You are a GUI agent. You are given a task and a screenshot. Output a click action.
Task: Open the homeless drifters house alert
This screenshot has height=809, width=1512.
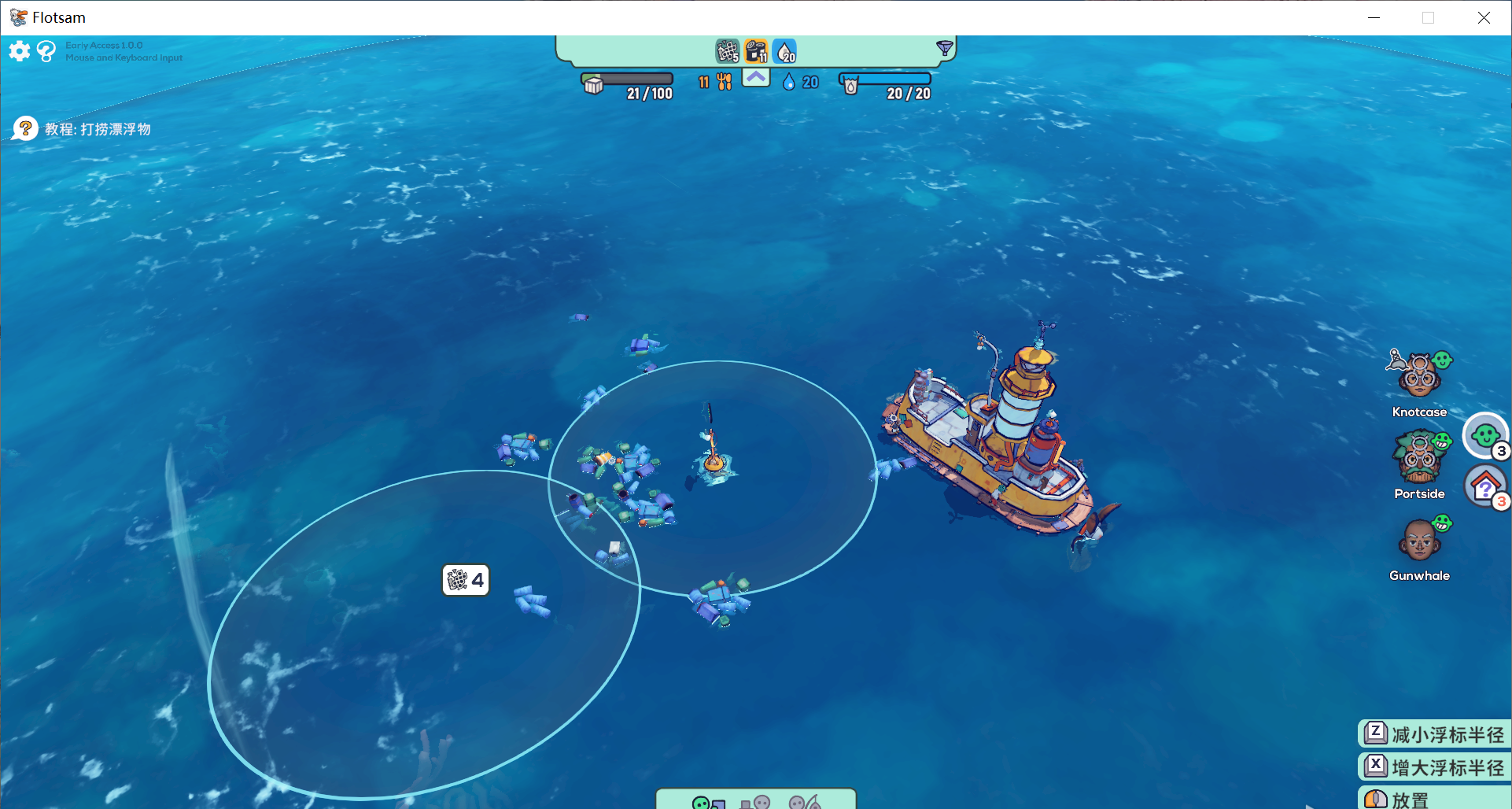click(x=1484, y=487)
